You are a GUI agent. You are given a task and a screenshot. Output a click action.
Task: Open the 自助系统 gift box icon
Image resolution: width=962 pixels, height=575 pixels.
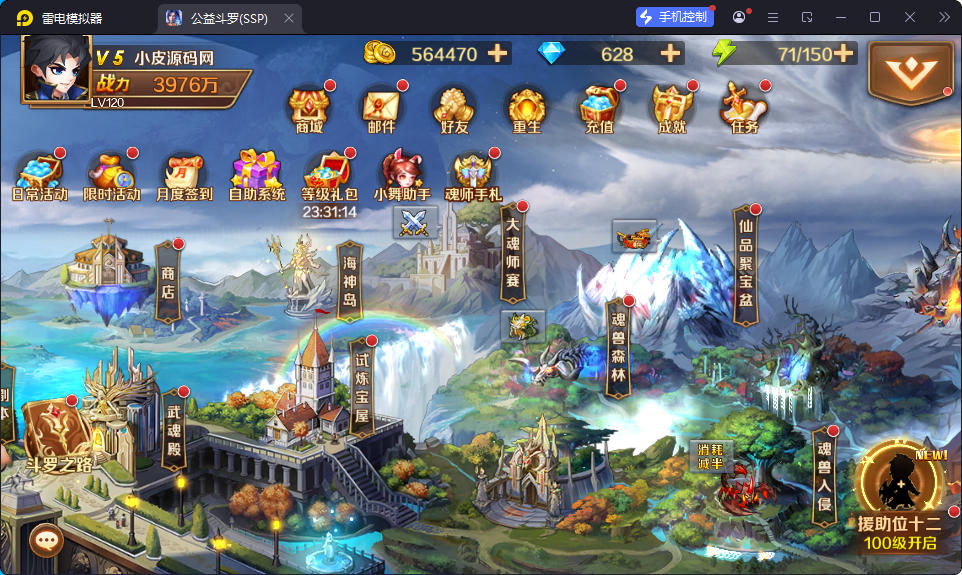click(x=257, y=174)
